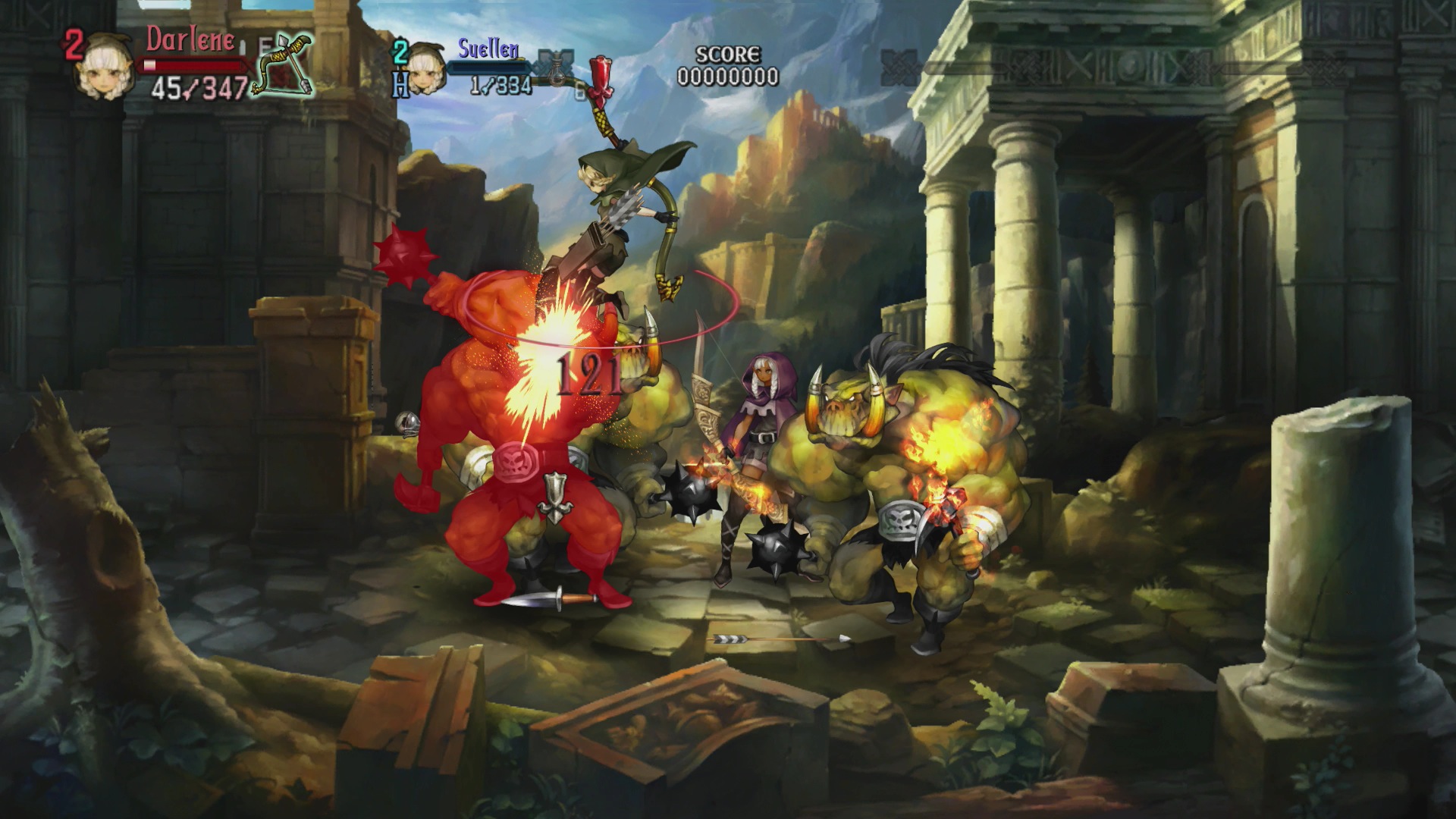Click the 'H' indicator under Suellen's counter
Screen dimensions: 1456x819
tap(402, 83)
